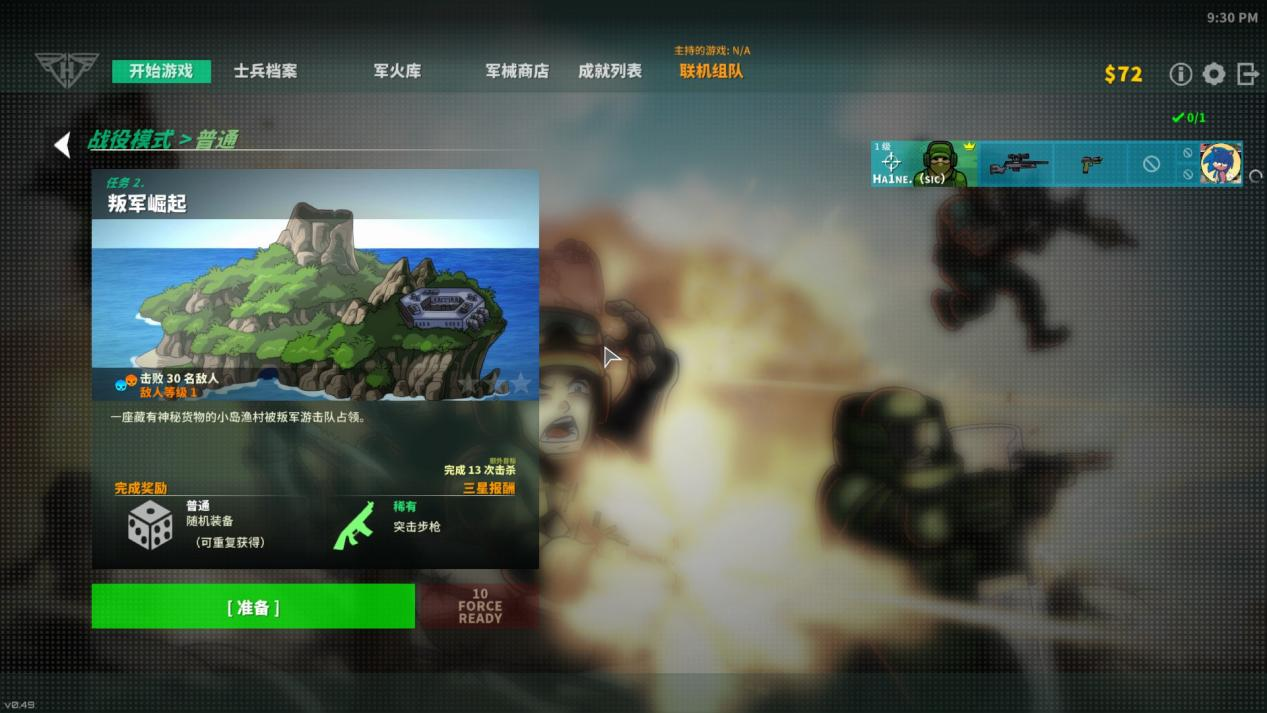Click the Sonic player avatar

tap(1220, 163)
